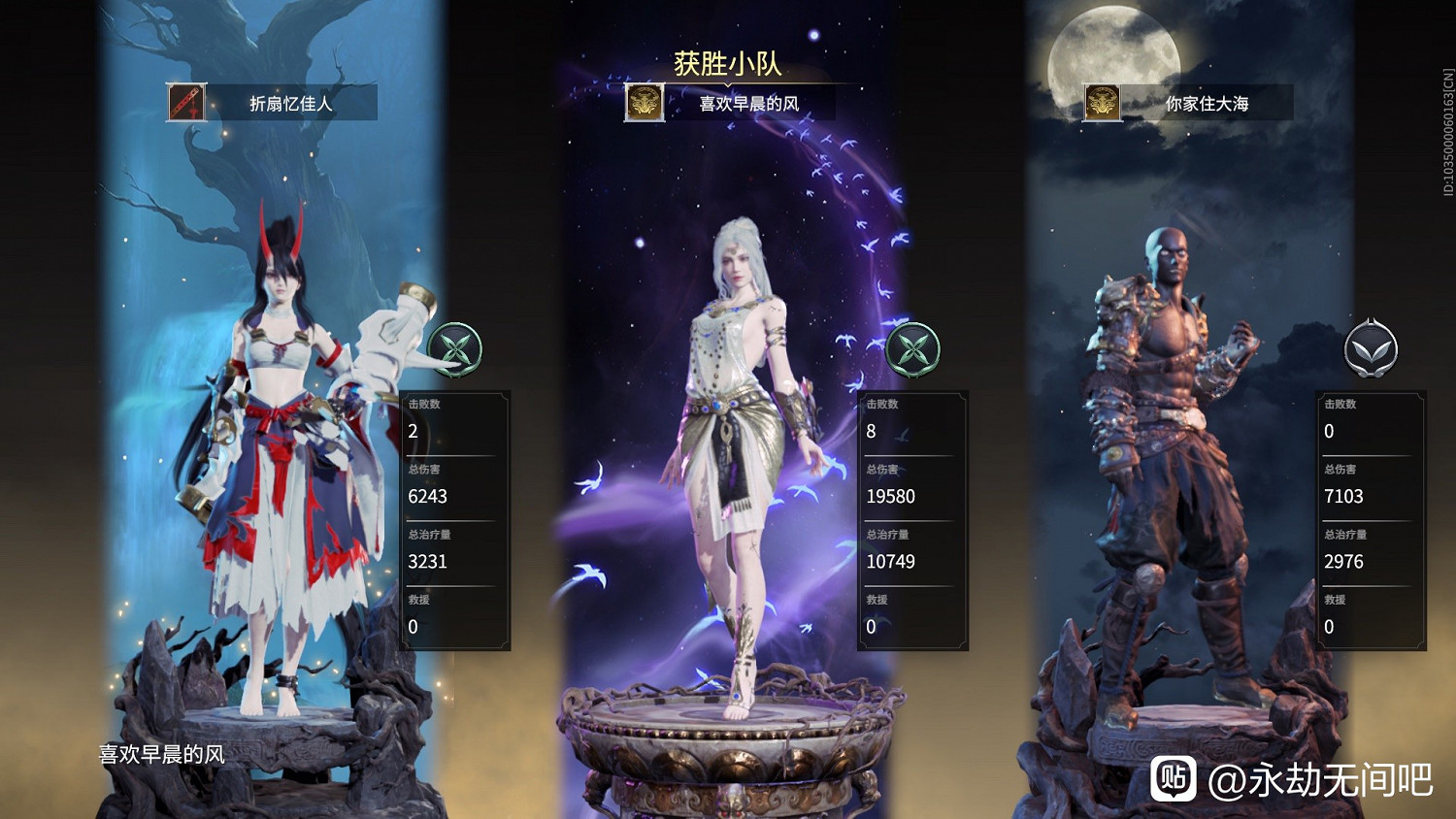The width and height of the screenshot is (1456, 819).
Task: Click the gold clan emblem next to 喜欢早晨的风
Action: (643, 103)
